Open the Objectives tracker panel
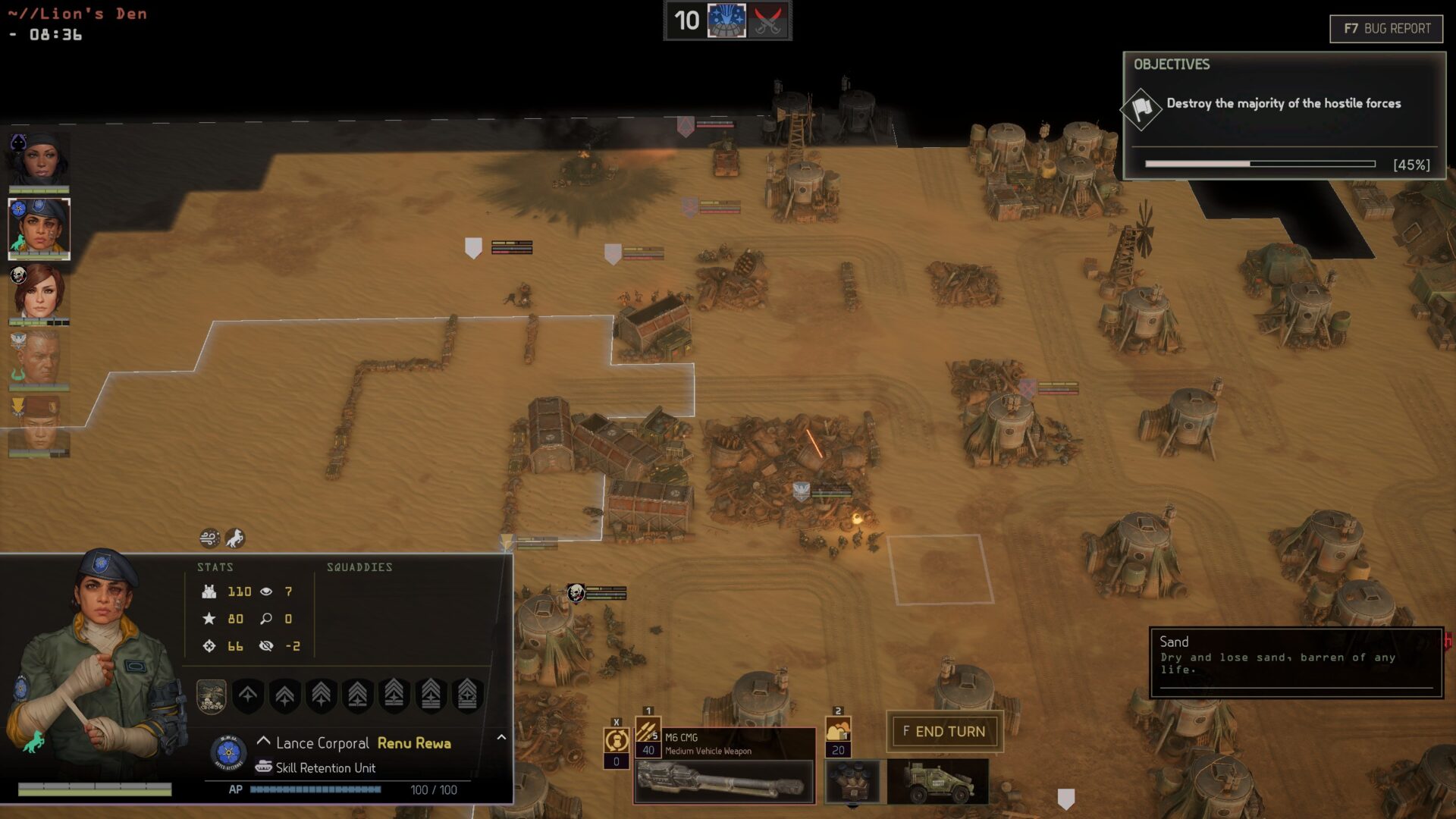Screen dimensions: 1456x819 [1172, 64]
